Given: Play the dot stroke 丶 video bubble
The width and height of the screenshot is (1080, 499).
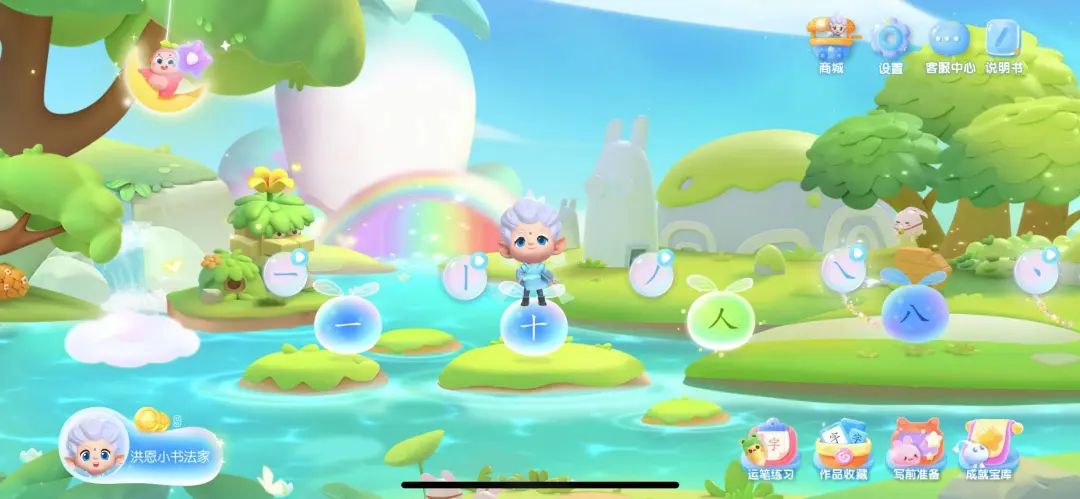Looking at the screenshot, I should point(1036,272).
